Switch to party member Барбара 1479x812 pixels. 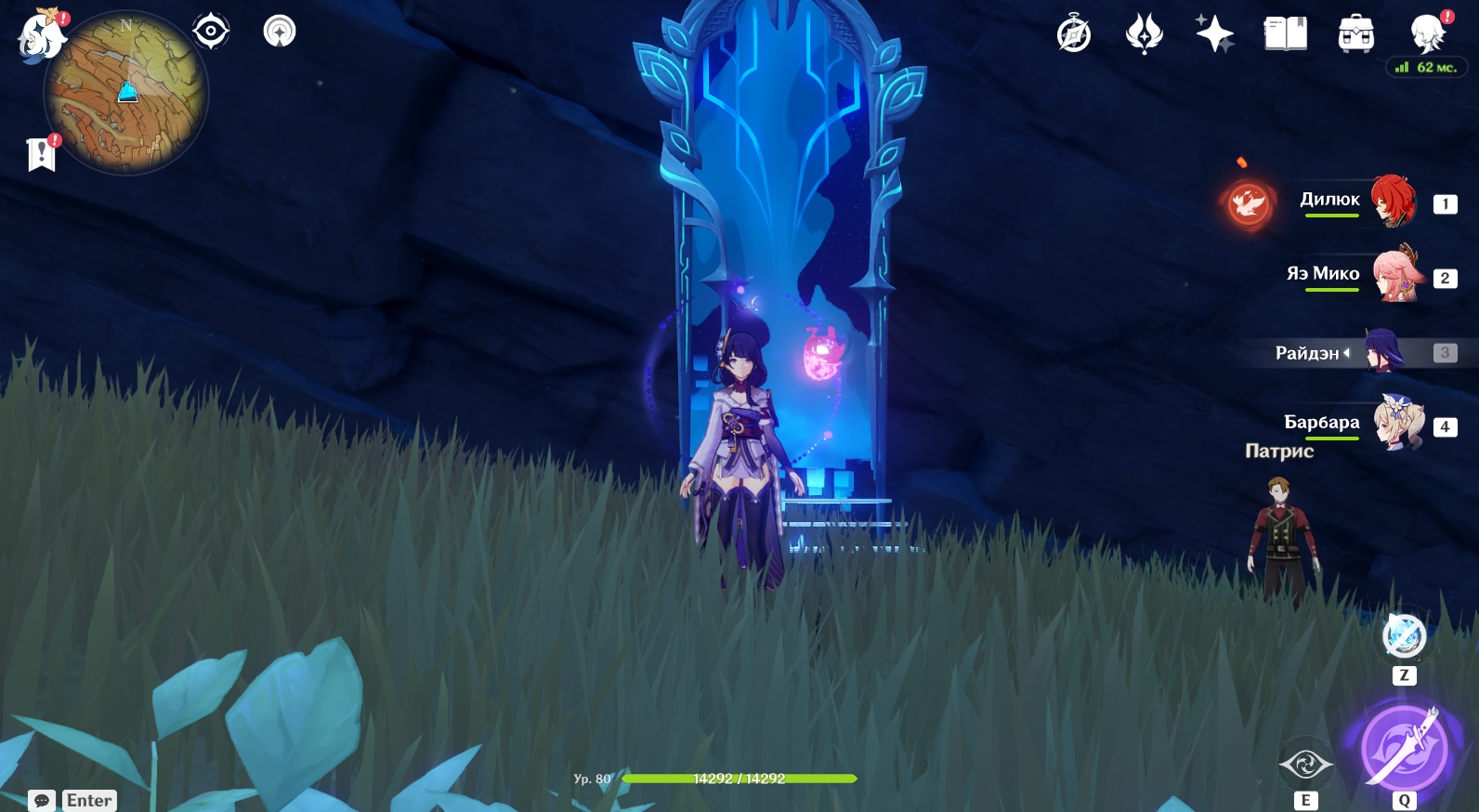(x=1397, y=424)
